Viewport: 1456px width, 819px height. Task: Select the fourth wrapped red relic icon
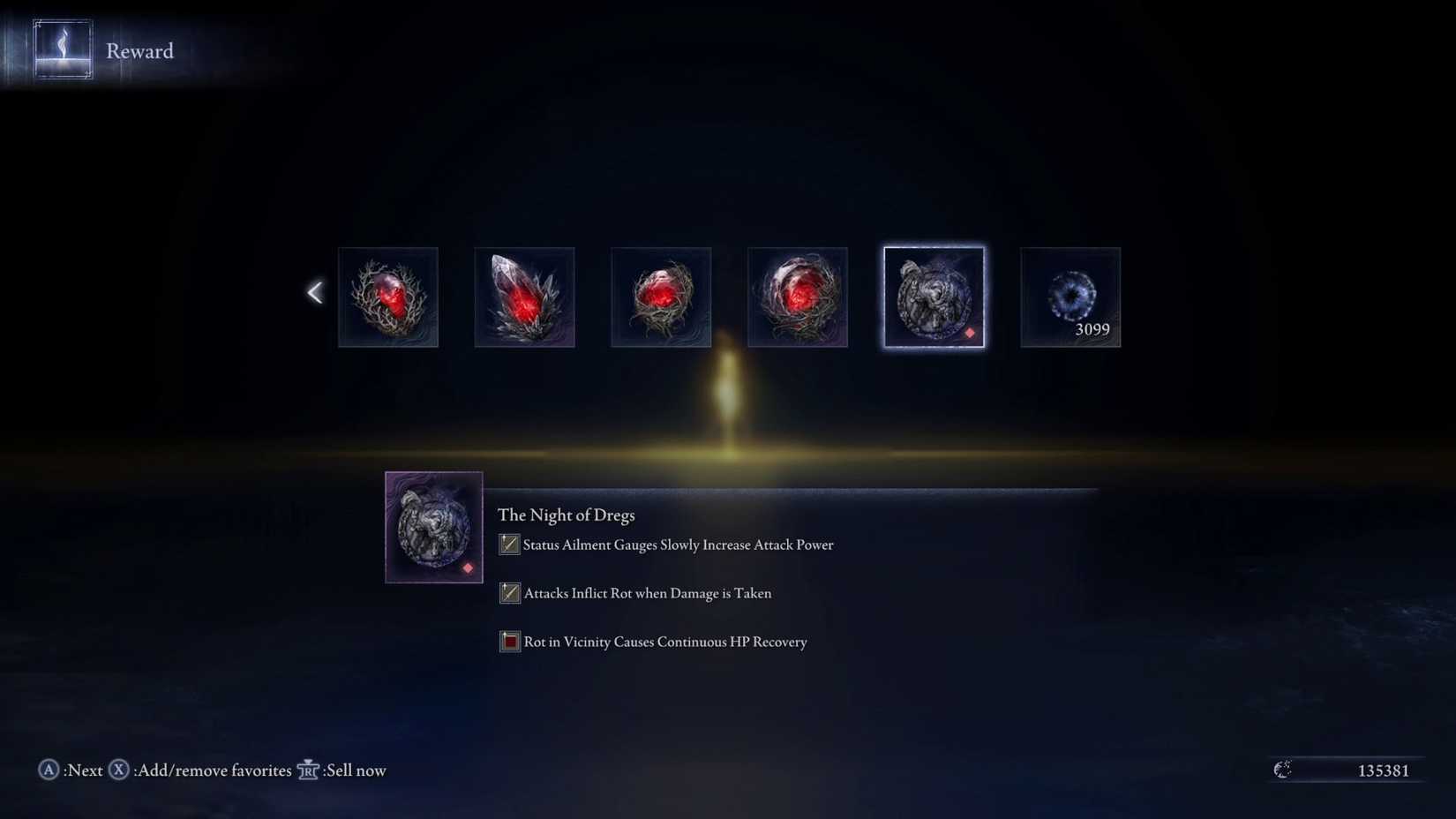[797, 297]
